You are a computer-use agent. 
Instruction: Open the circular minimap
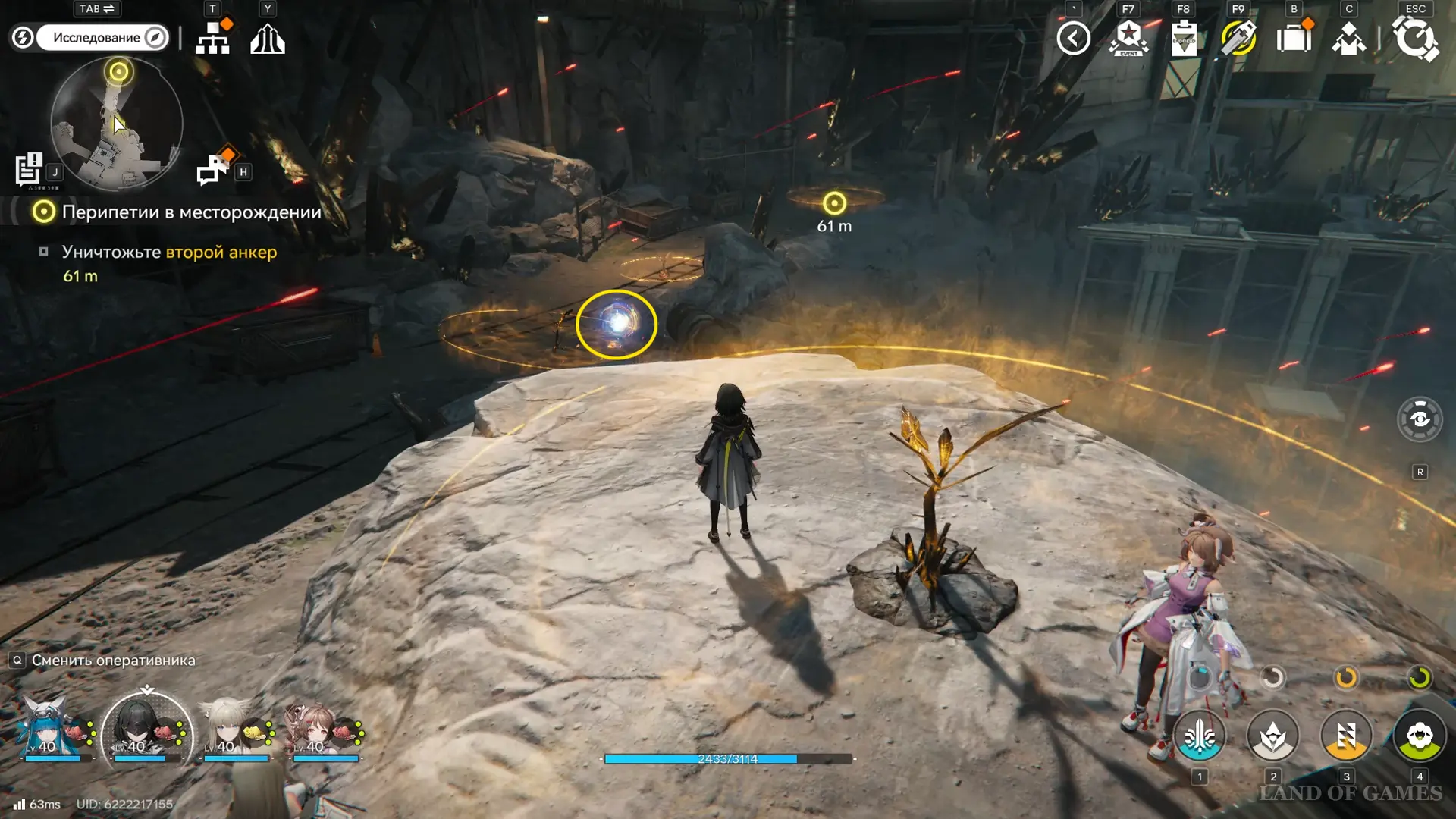coord(117,124)
